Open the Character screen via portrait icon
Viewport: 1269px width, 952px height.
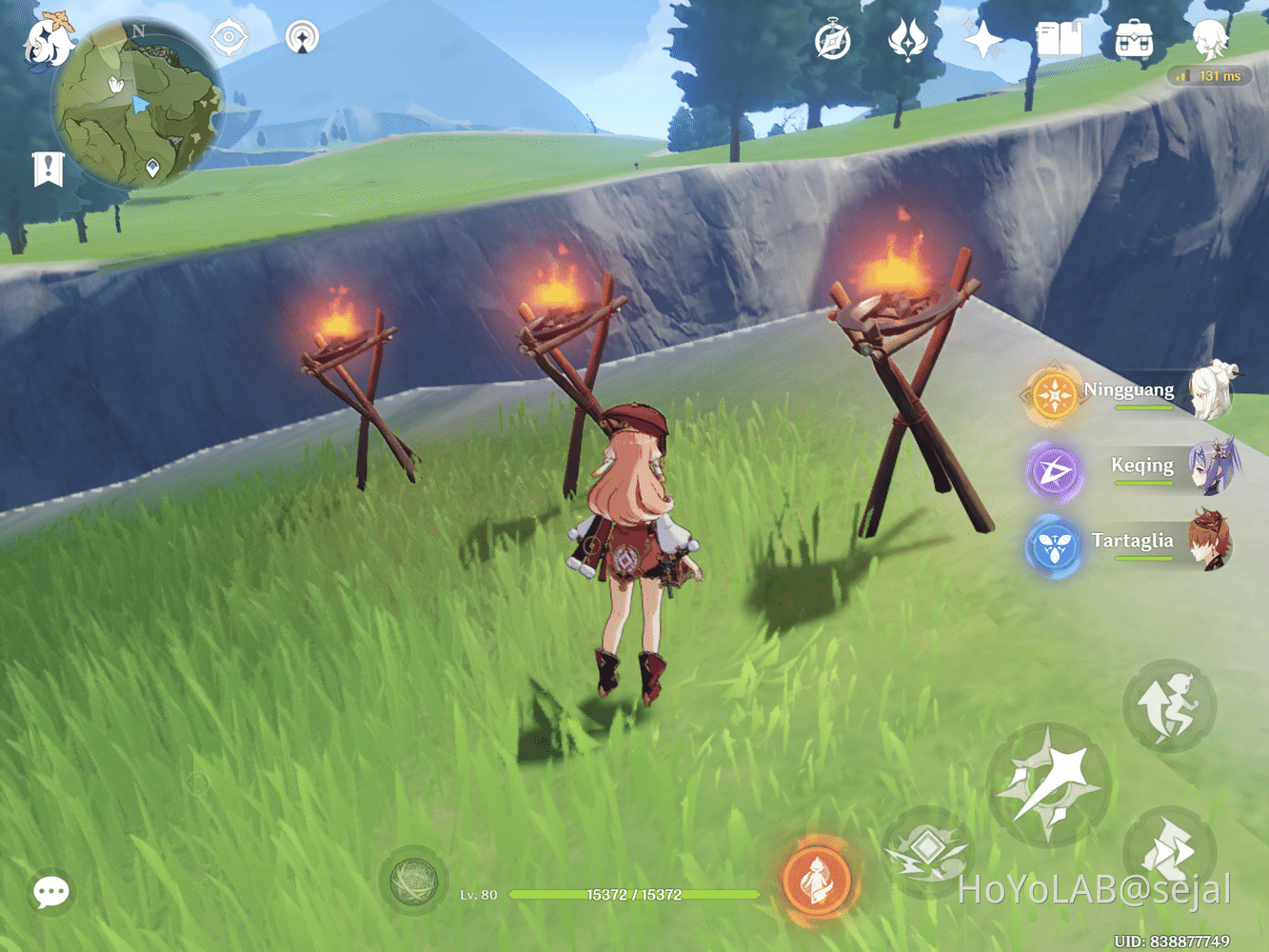[x=1207, y=40]
